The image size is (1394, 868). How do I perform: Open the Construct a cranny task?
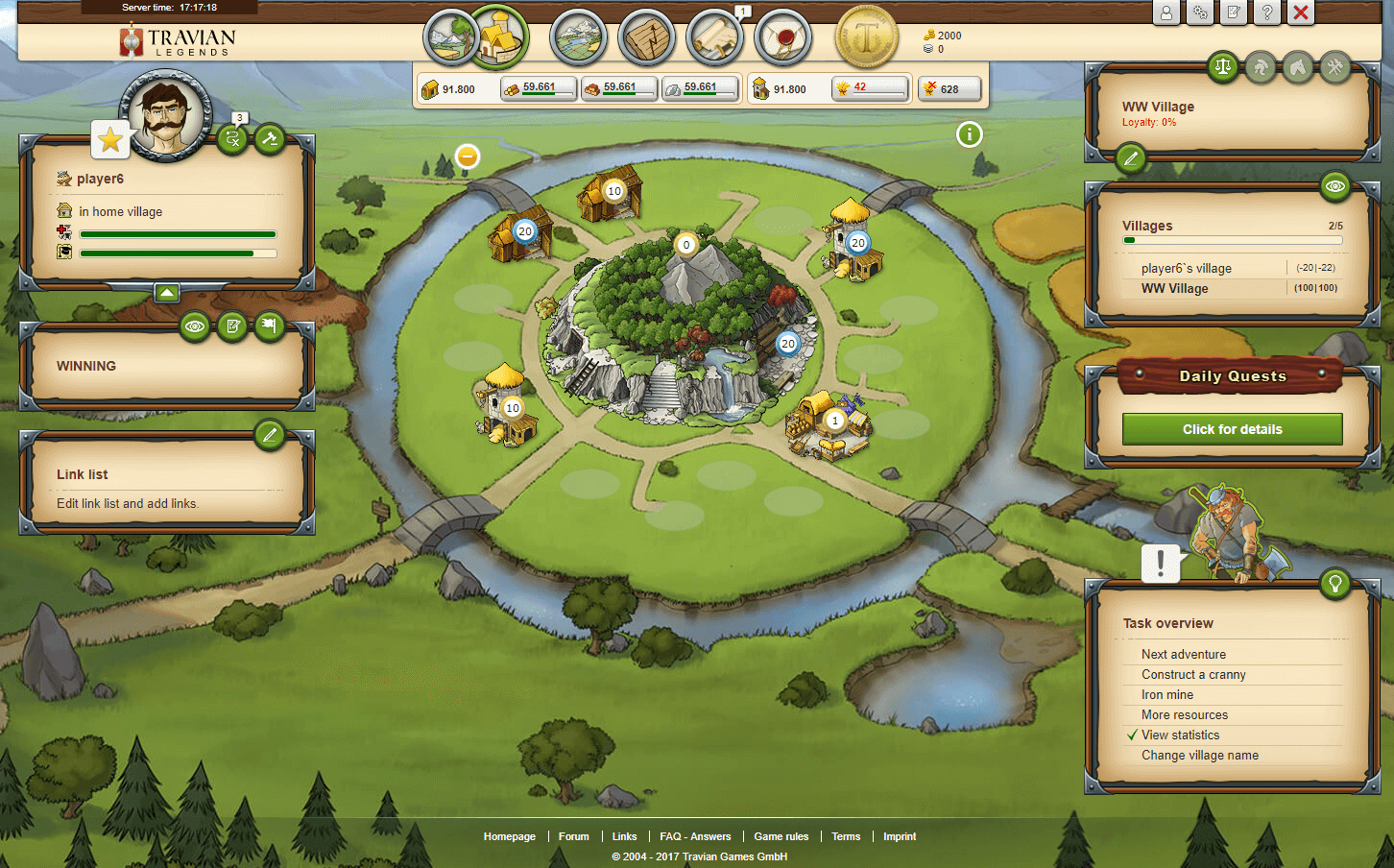pos(1193,674)
